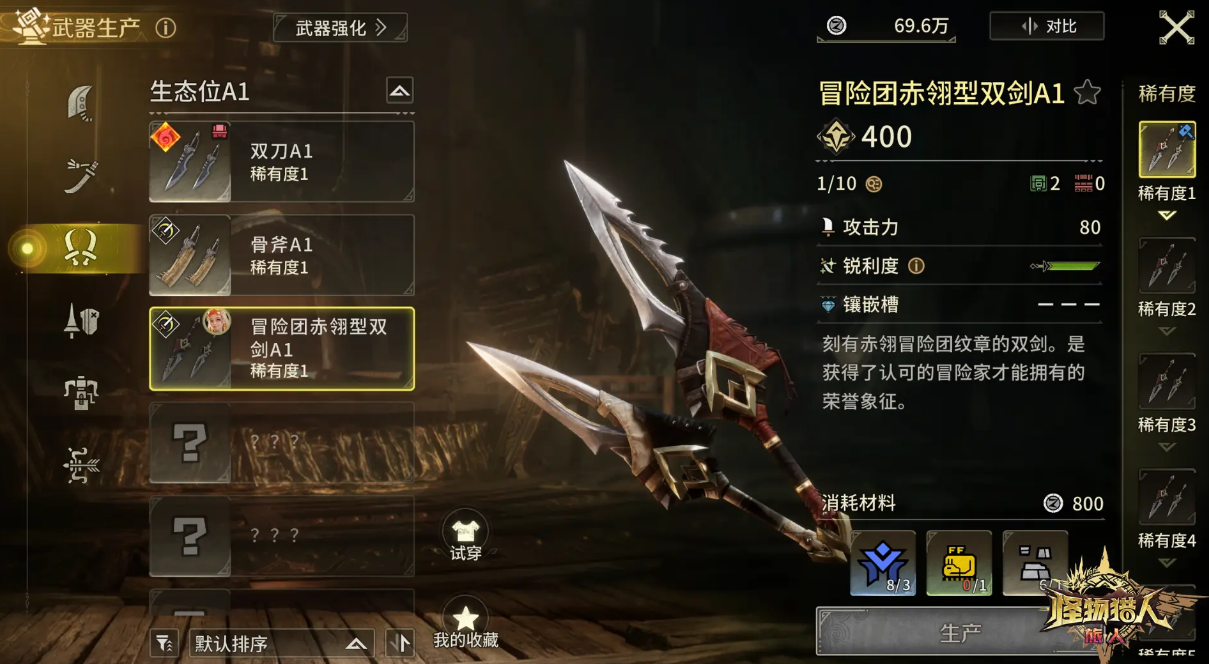Open the 对比 compare view
The image size is (1209, 664).
click(x=1047, y=27)
